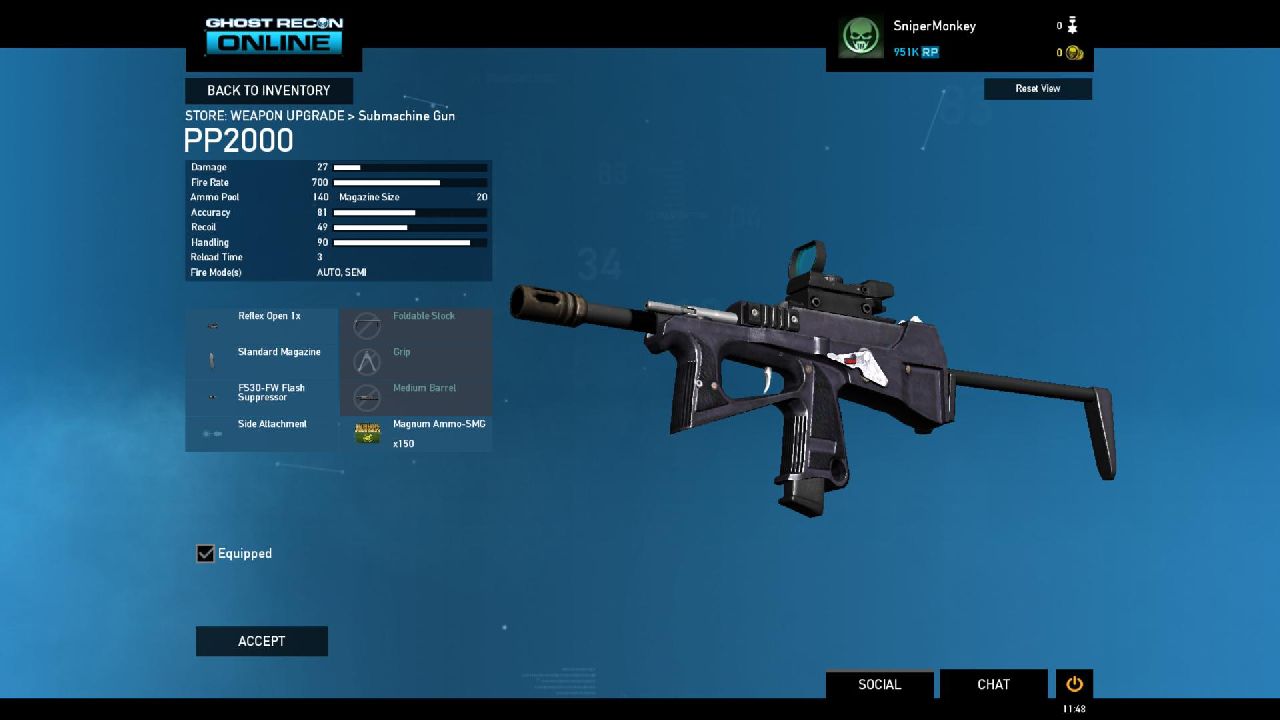This screenshot has height=720, width=1280.
Task: Toggle the Equipped checkbox
Action: click(206, 554)
